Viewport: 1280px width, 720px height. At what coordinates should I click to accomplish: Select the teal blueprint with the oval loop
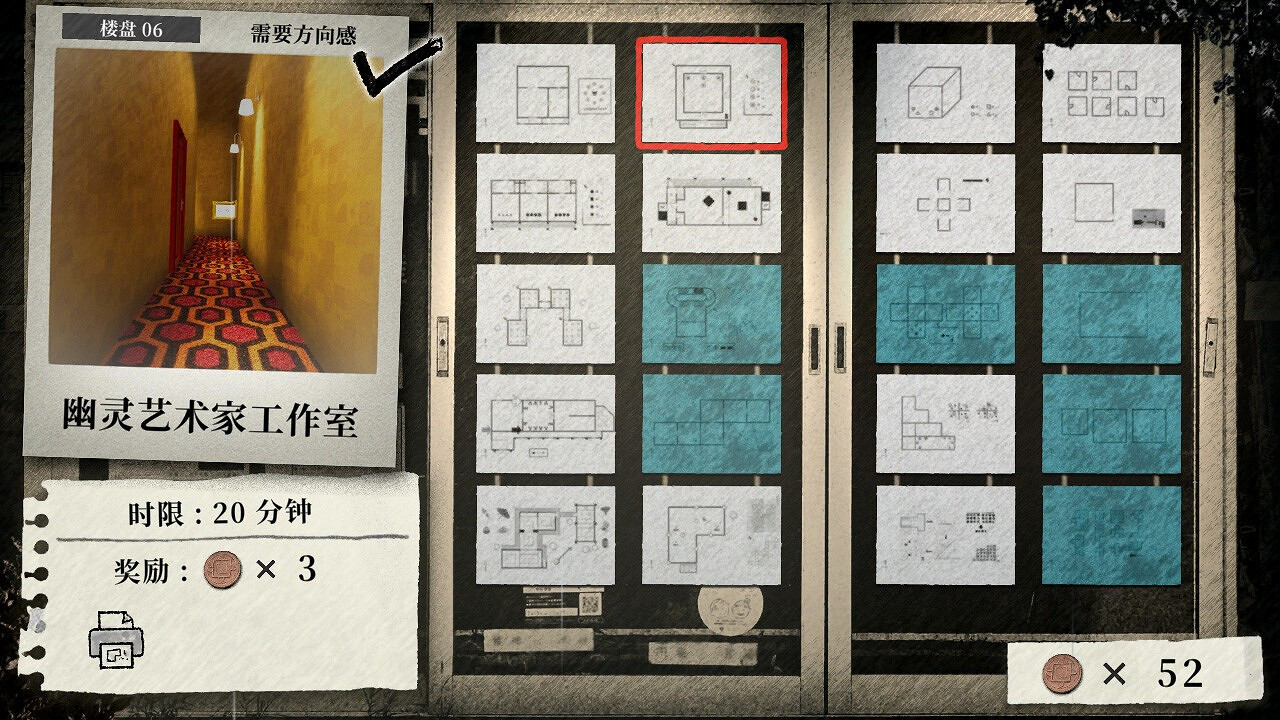tap(711, 314)
